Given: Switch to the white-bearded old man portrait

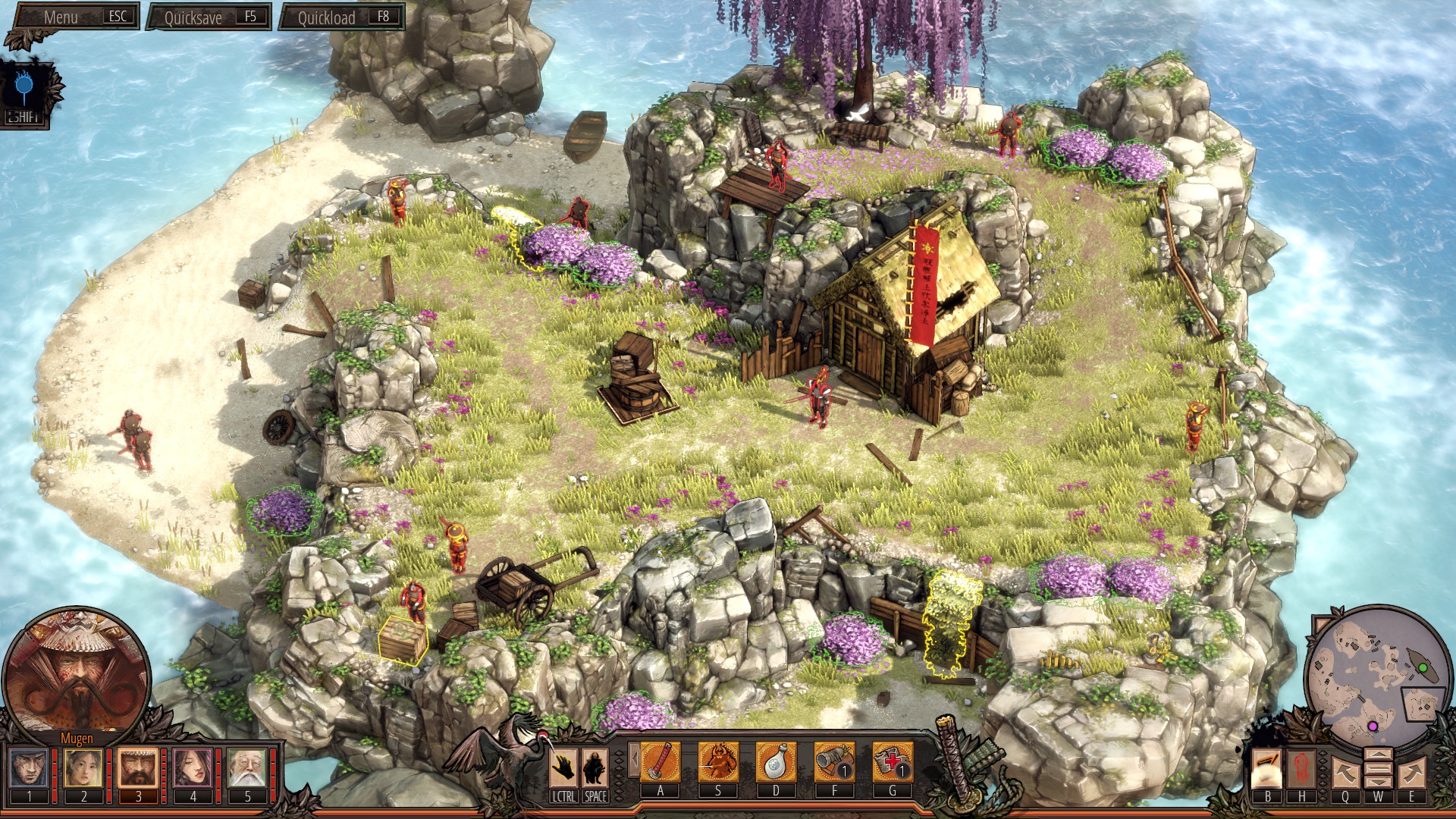Looking at the screenshot, I should [x=247, y=767].
